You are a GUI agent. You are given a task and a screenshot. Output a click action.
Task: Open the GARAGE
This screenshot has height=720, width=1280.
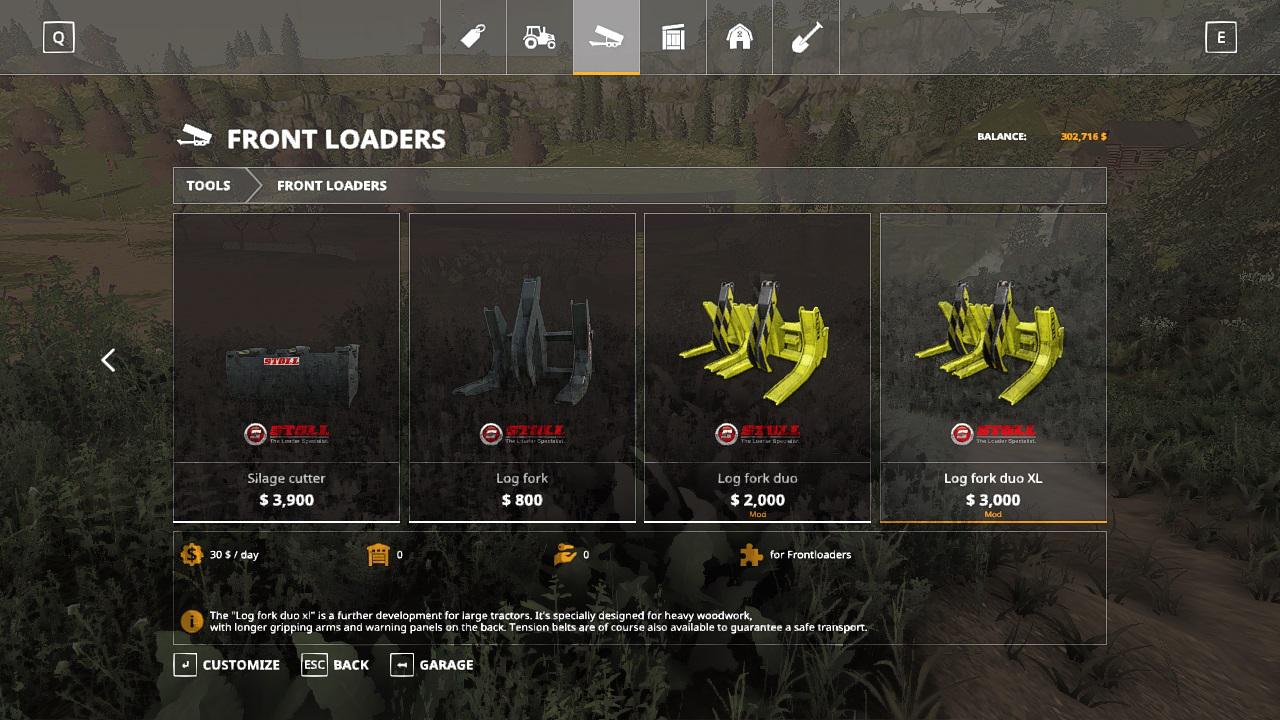(x=432, y=665)
